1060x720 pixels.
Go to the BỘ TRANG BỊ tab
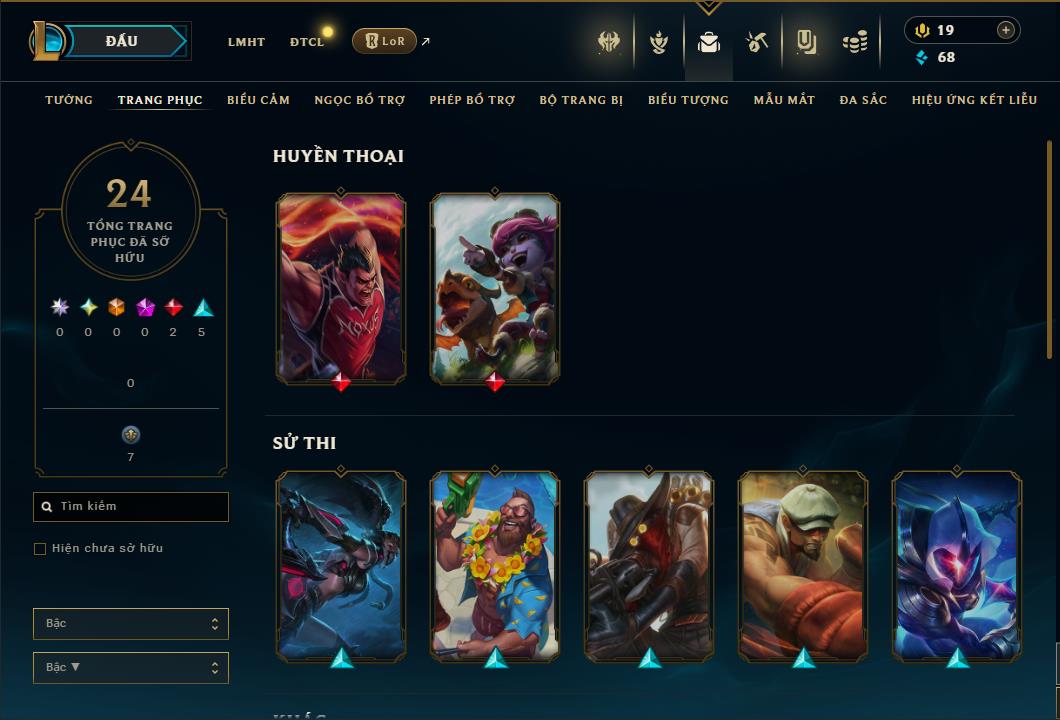coord(581,100)
